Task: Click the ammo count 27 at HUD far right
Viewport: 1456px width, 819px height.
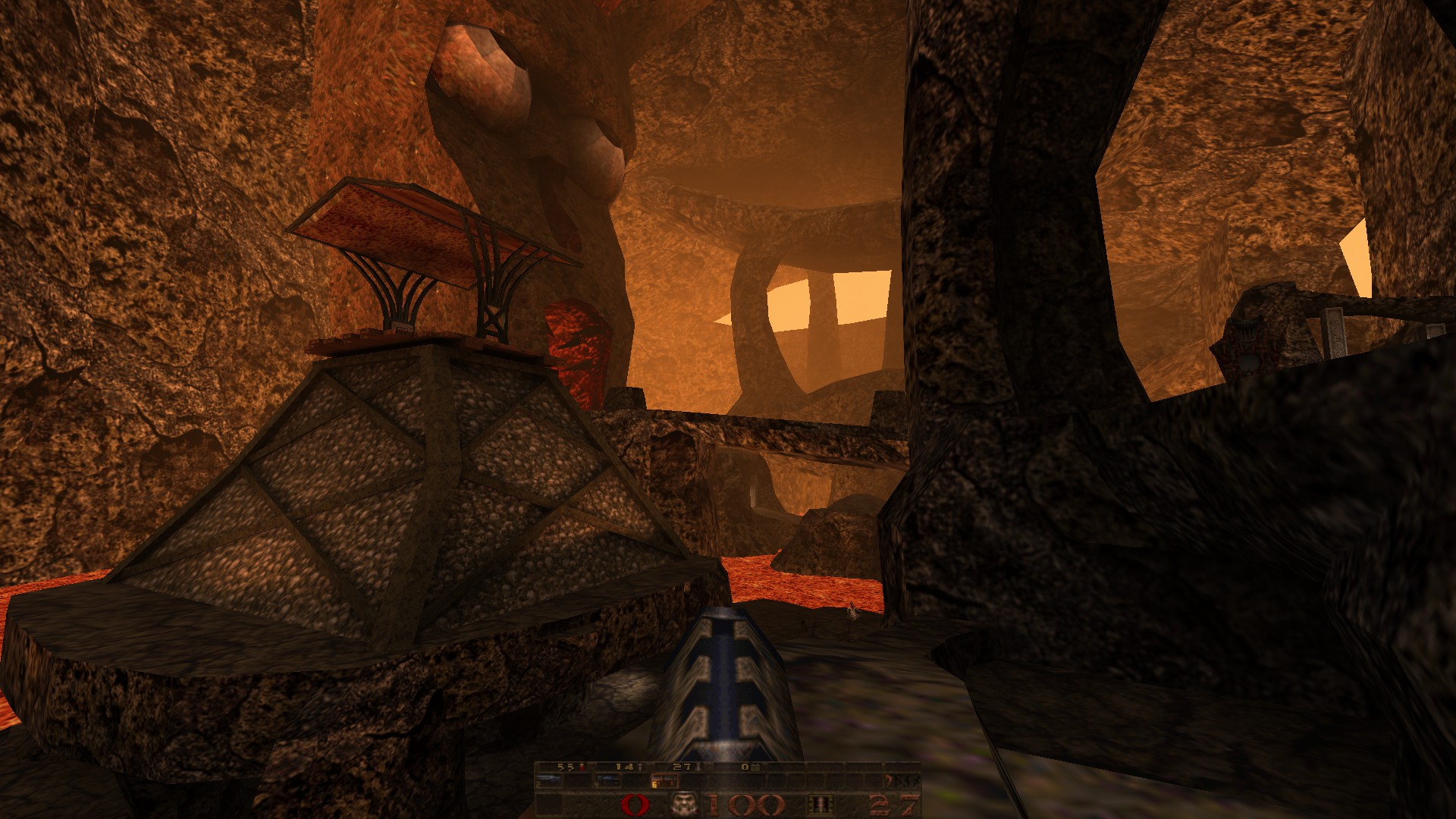Action: [x=895, y=802]
